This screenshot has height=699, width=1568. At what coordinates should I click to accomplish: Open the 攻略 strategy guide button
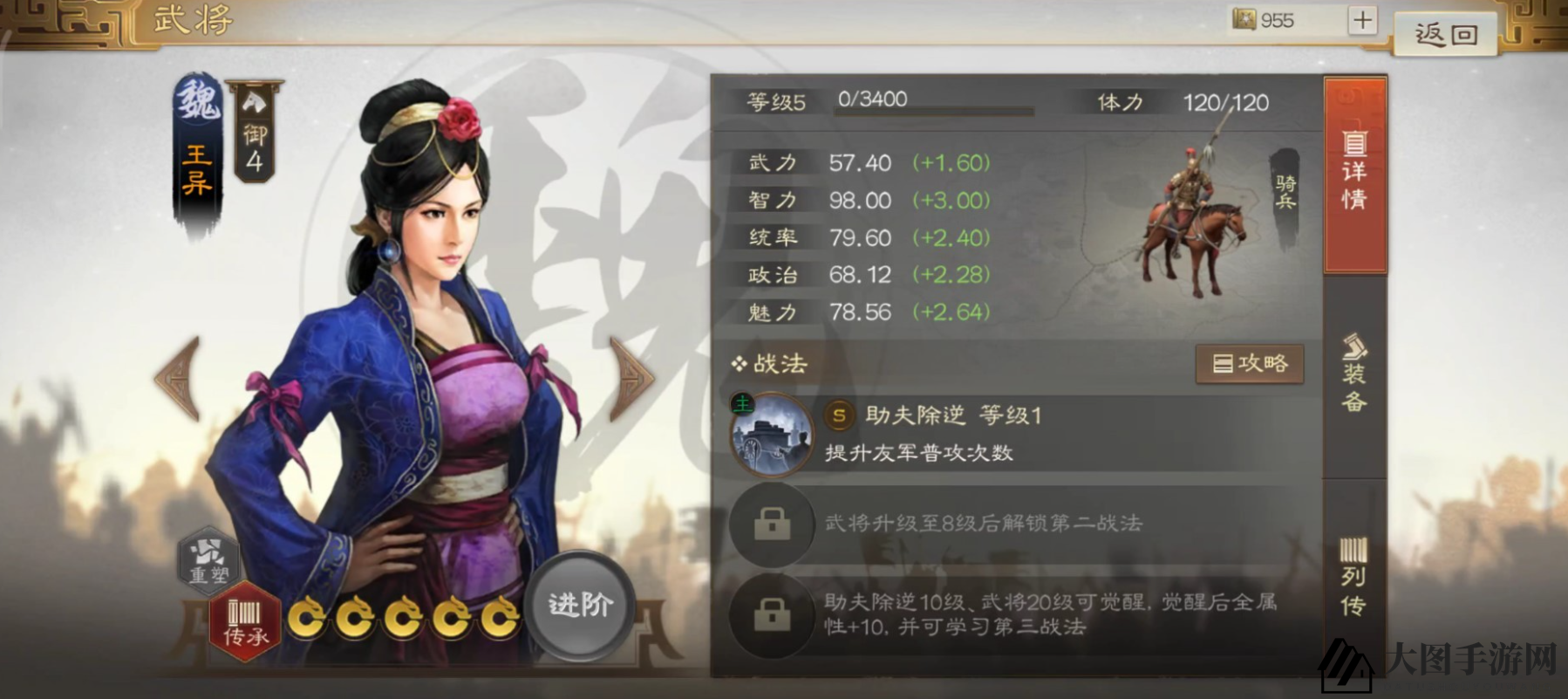(1249, 365)
